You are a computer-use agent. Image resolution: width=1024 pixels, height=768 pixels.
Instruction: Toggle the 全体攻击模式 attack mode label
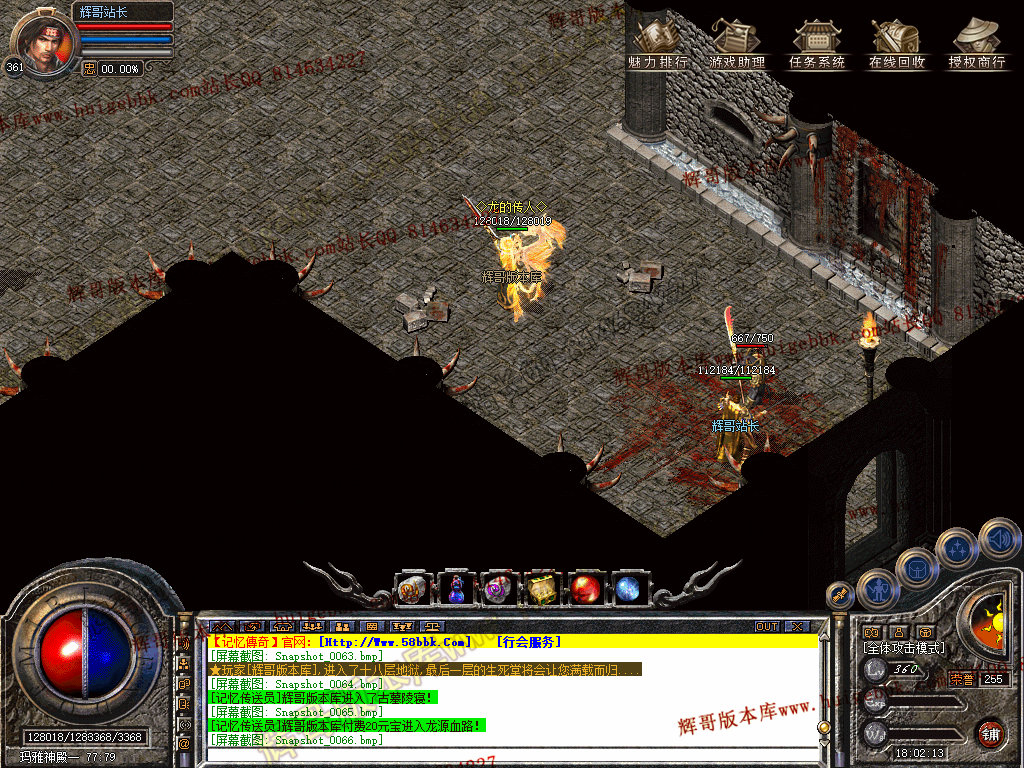[904, 648]
